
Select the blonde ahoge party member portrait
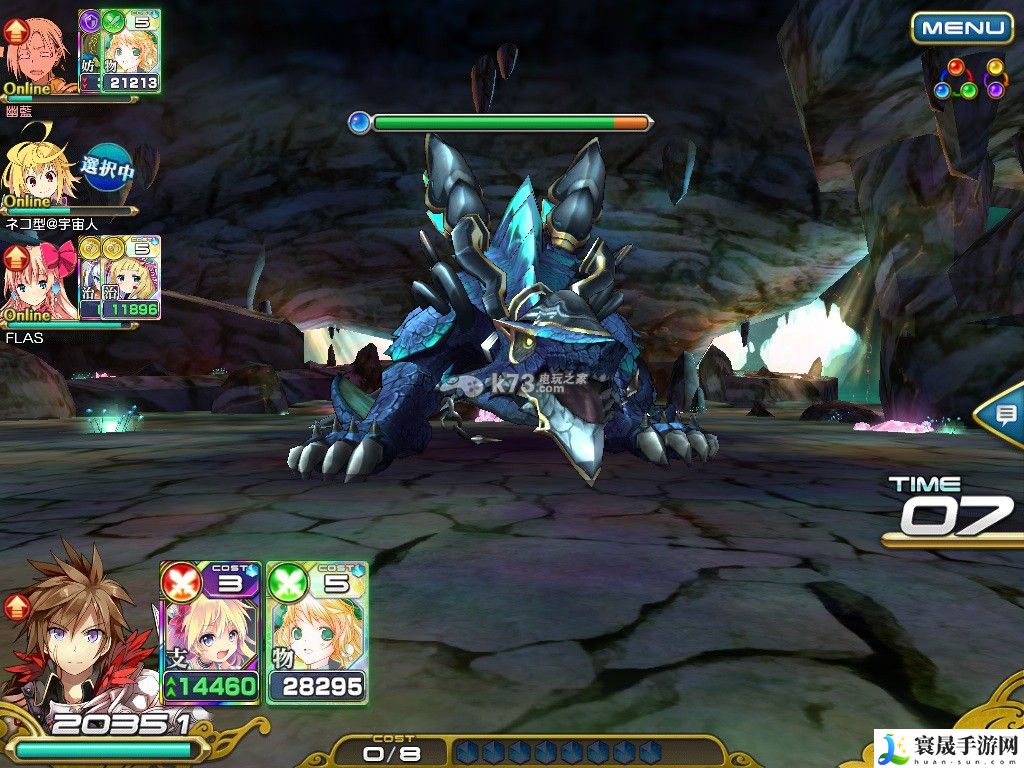coord(40,167)
